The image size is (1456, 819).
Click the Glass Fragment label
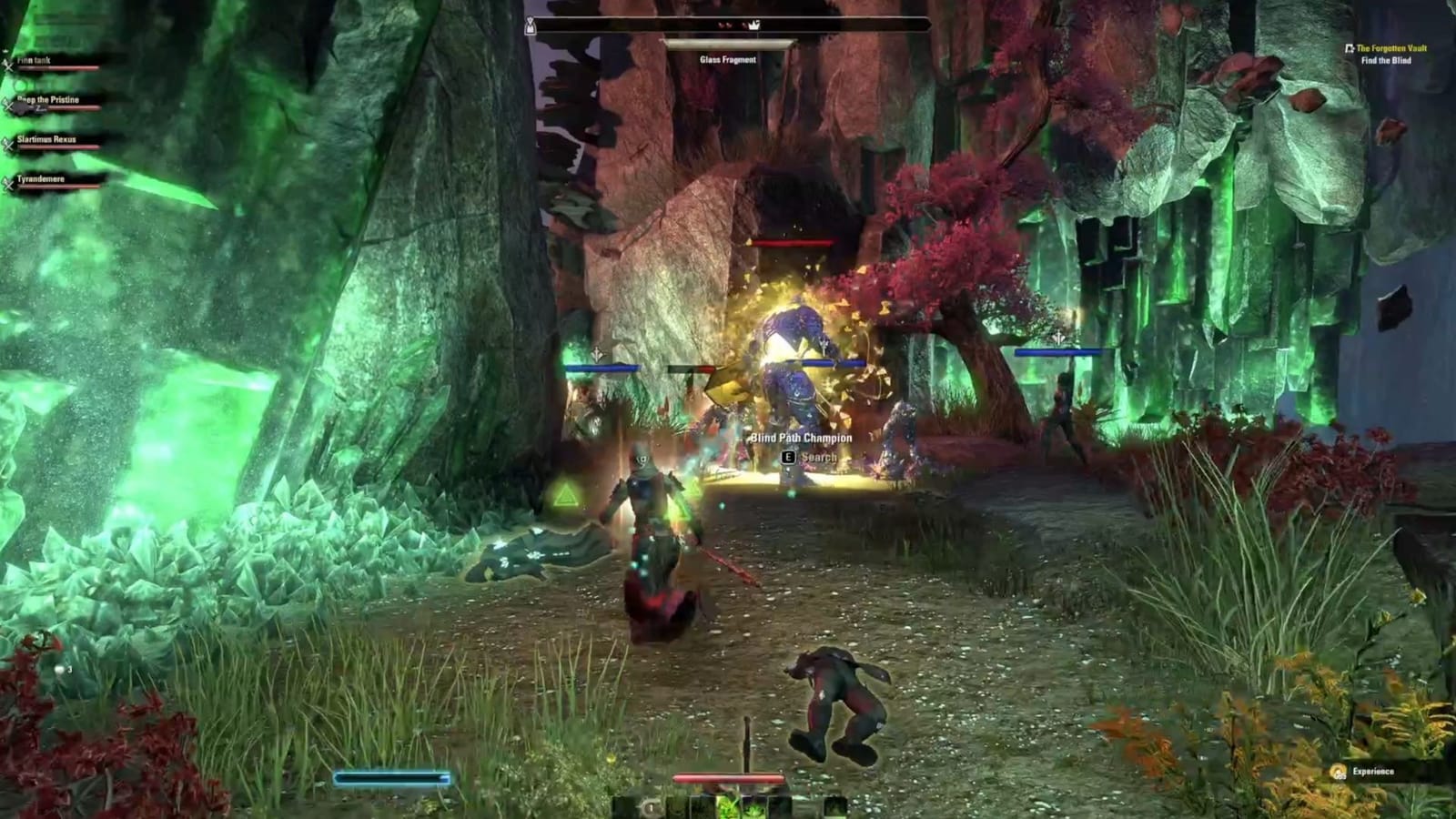pyautogui.click(x=728, y=61)
